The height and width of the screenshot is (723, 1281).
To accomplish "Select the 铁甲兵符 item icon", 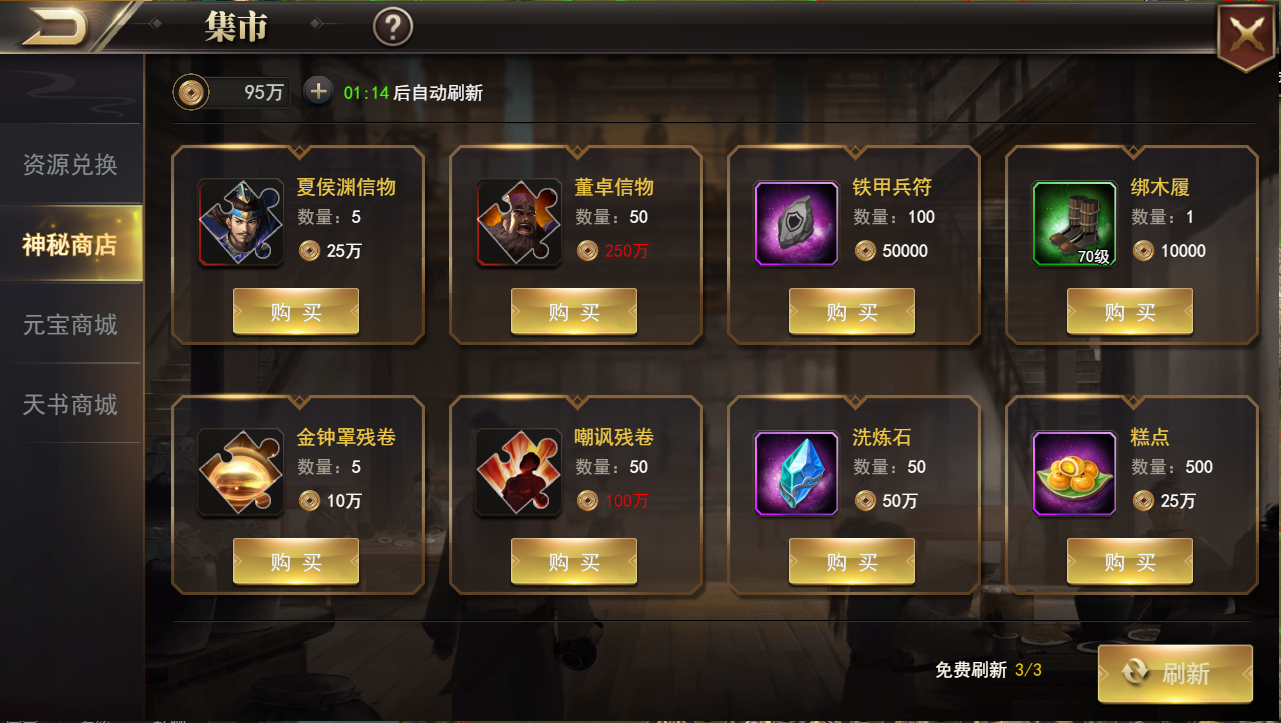I will pos(796,222).
